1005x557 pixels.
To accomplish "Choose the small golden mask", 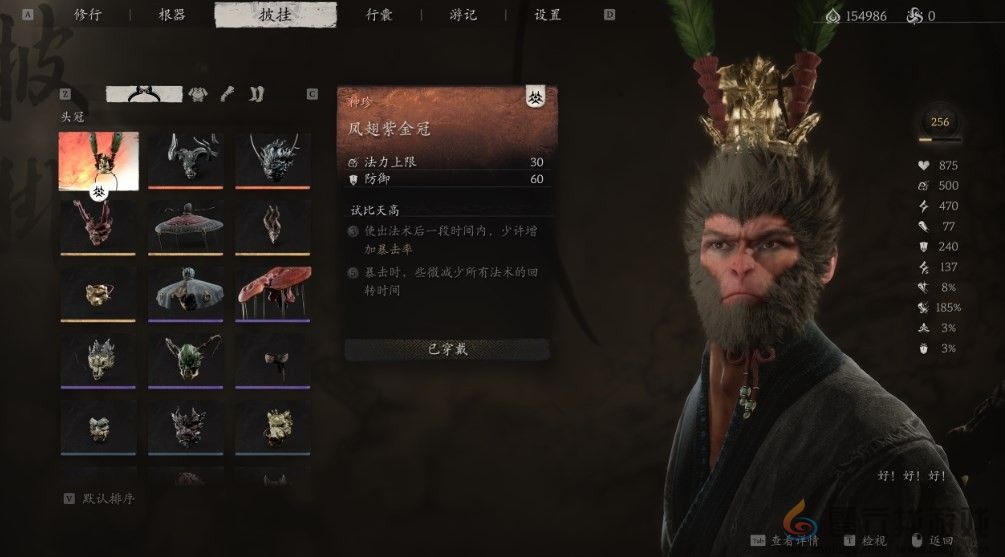I will click(x=98, y=290).
